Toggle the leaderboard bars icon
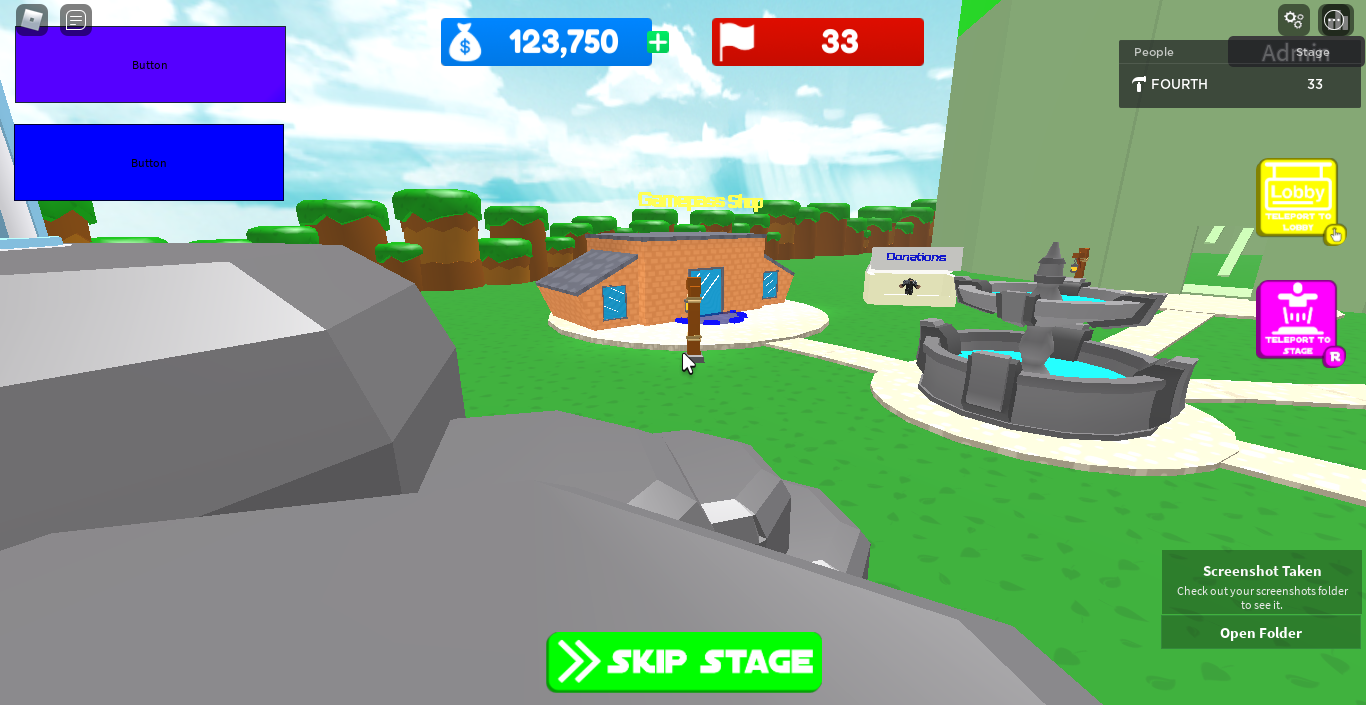The image size is (1366, 705). pyautogui.click(x=1336, y=19)
